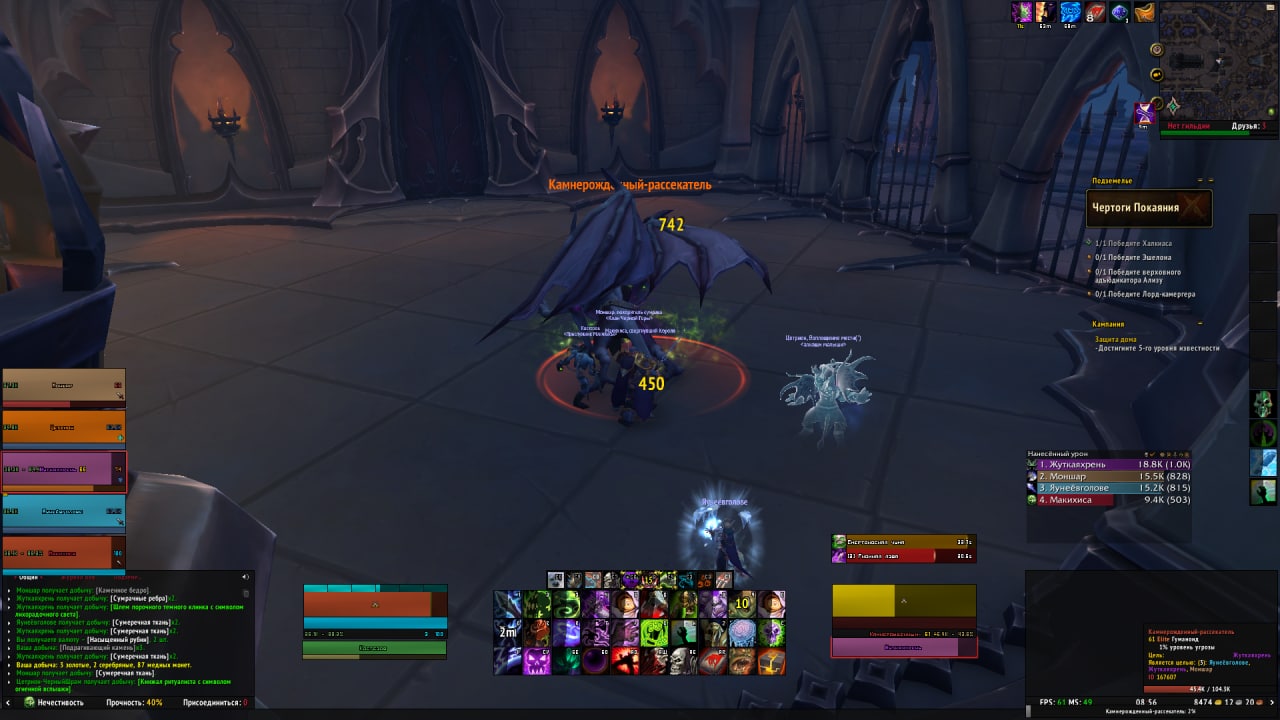Select the light blue party member frame
The width and height of the screenshot is (1280, 720).
click(x=63, y=511)
